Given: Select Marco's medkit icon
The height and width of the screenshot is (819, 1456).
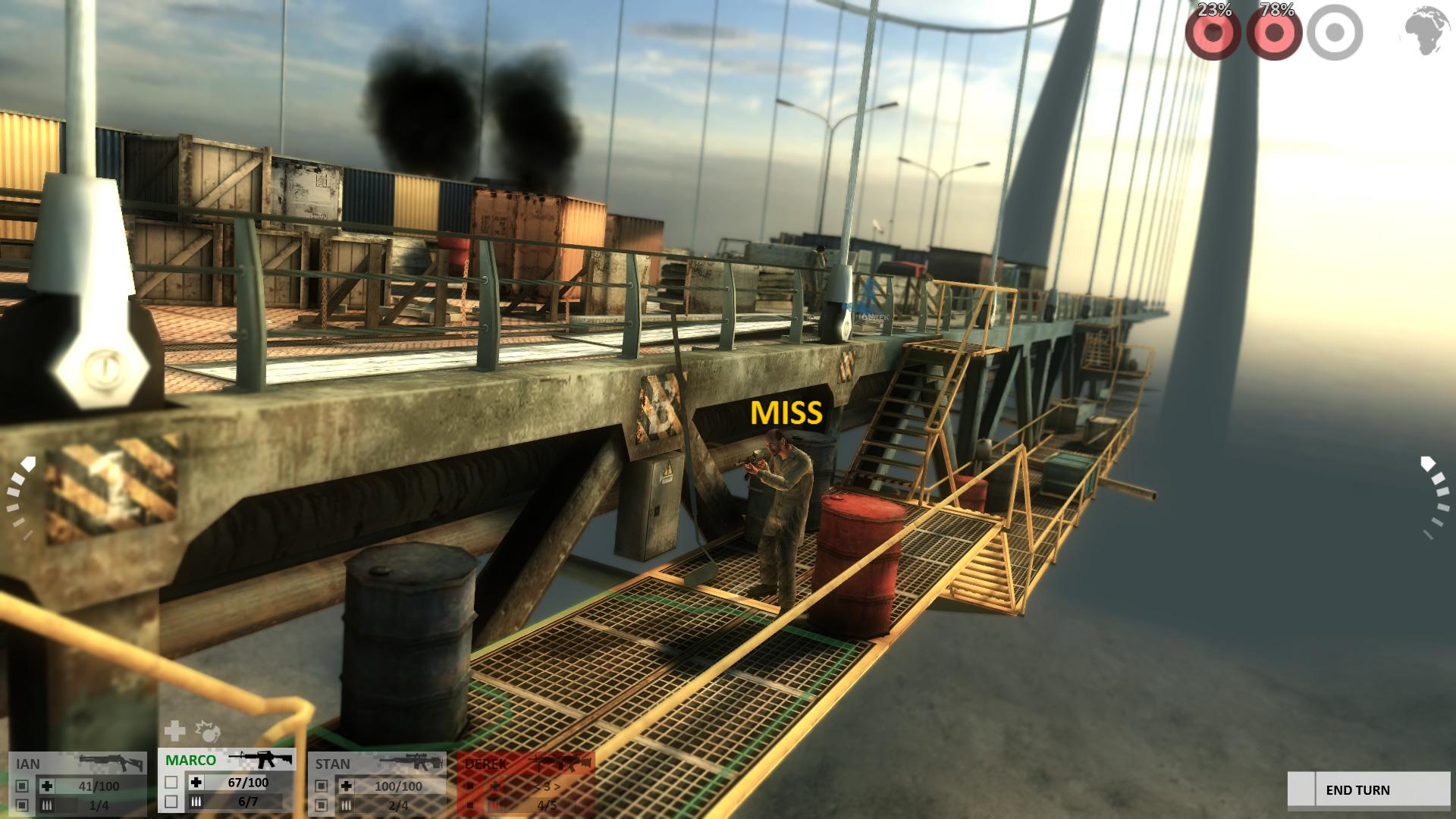Looking at the screenshot, I should point(174,731).
